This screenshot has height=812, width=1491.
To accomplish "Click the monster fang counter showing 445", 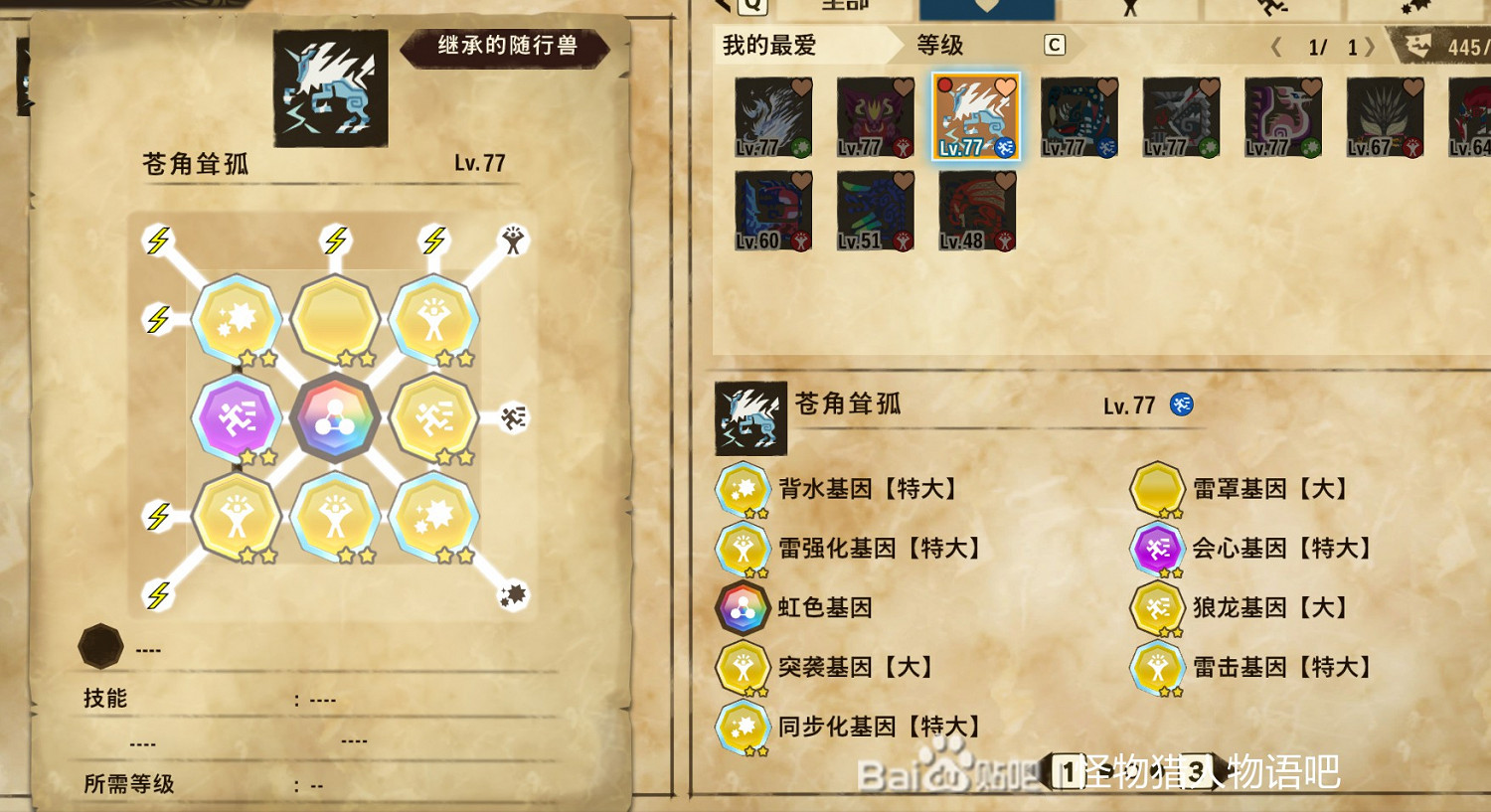I will point(1461,44).
